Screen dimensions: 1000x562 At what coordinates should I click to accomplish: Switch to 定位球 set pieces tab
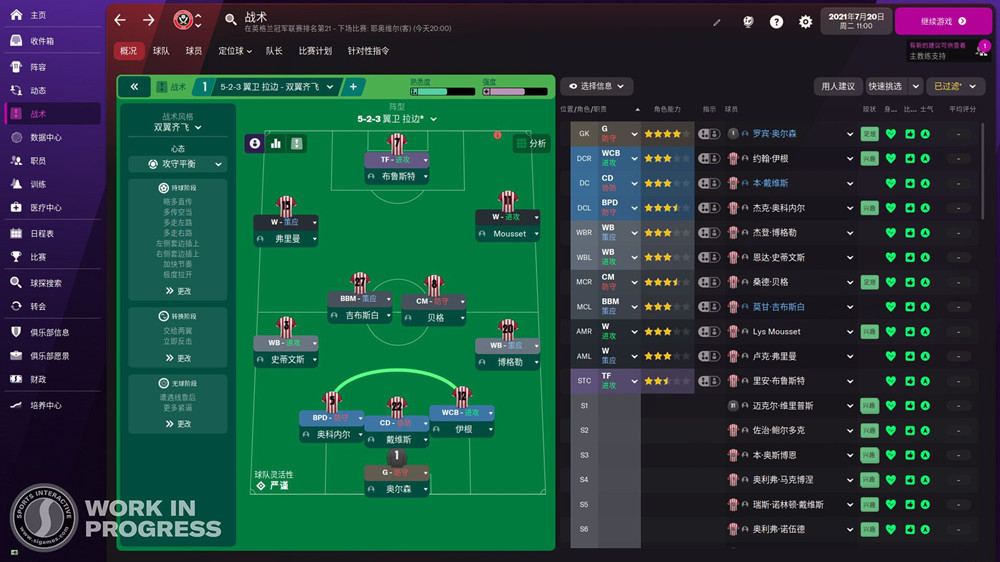[231, 51]
